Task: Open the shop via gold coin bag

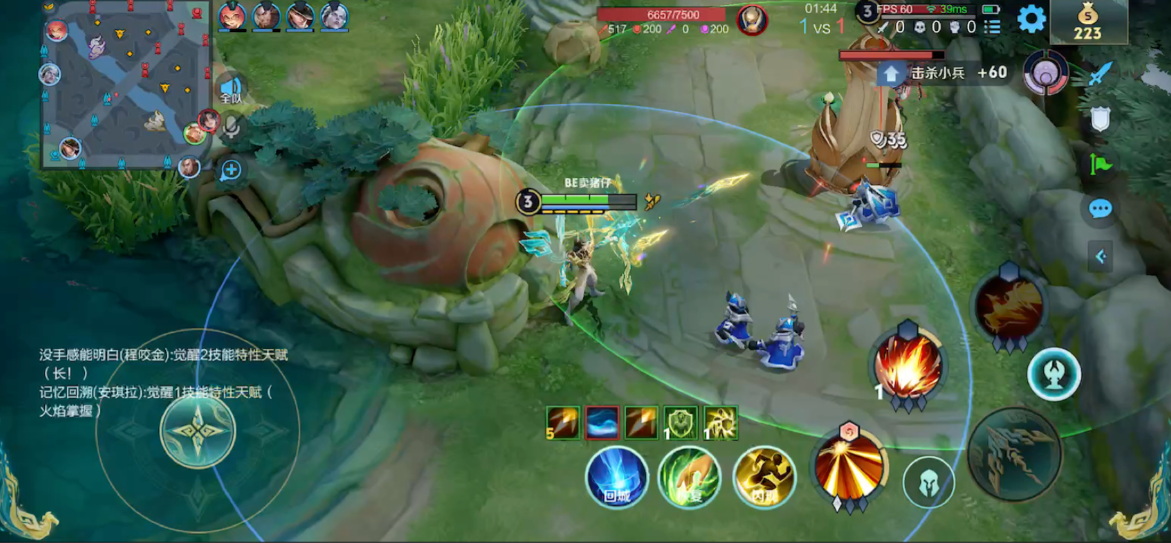Action: (1088, 21)
